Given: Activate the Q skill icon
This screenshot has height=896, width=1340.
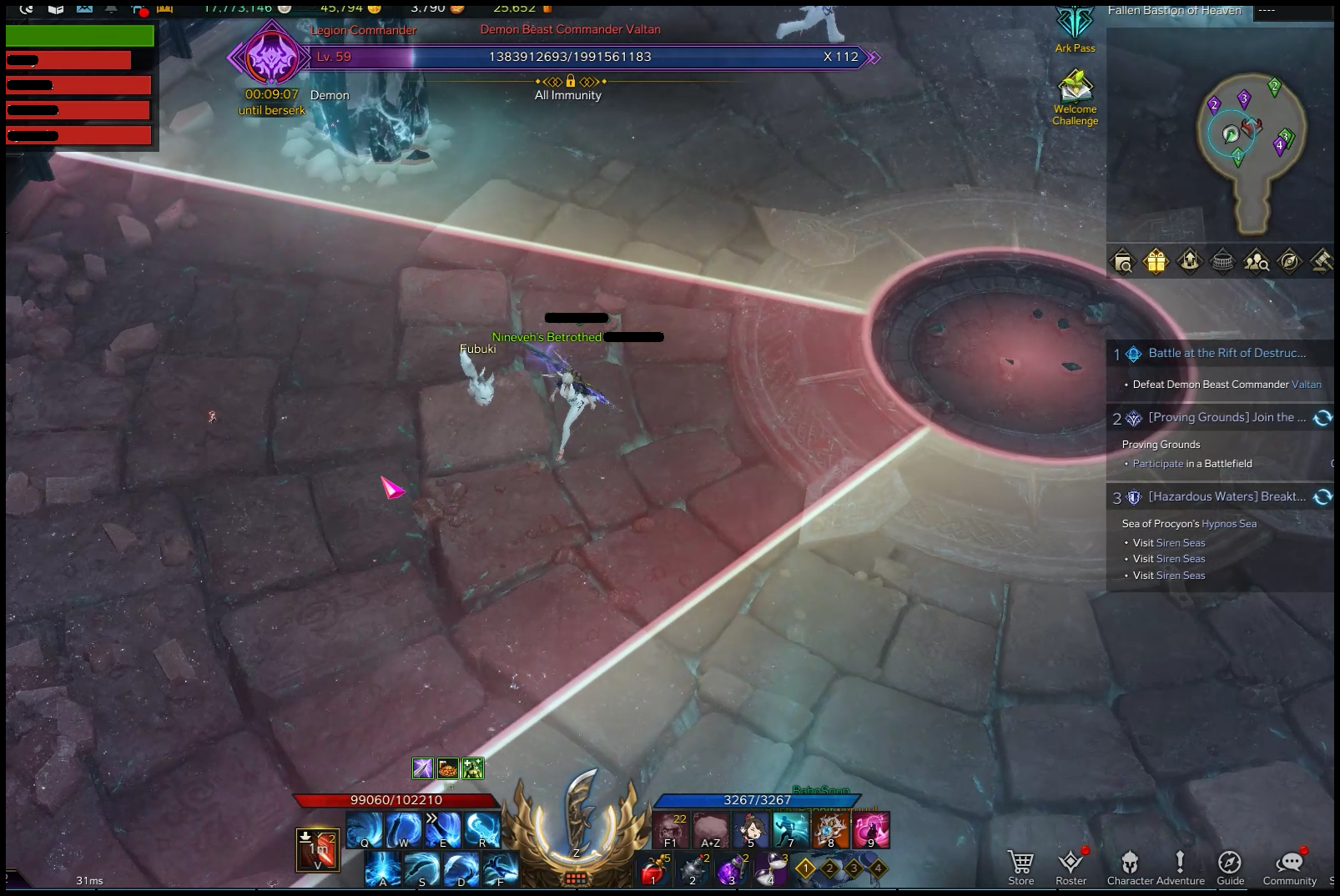Looking at the screenshot, I should click(364, 829).
